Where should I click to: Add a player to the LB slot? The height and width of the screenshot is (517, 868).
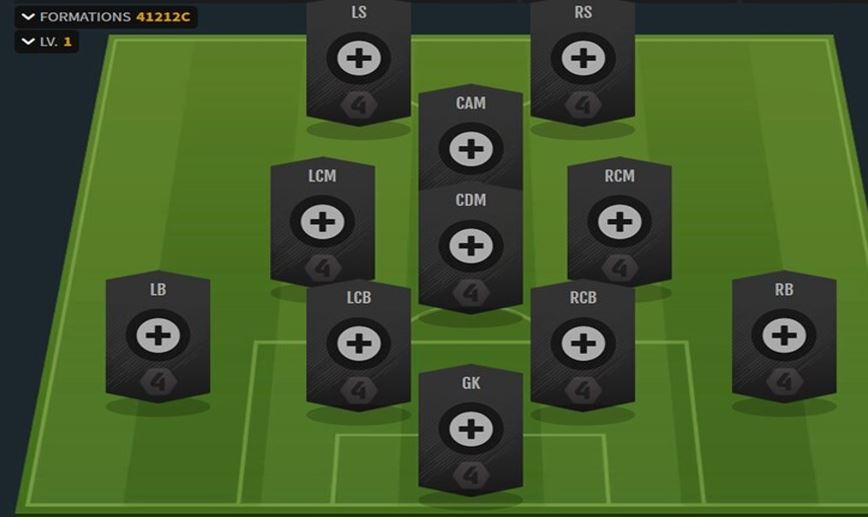[x=158, y=336]
